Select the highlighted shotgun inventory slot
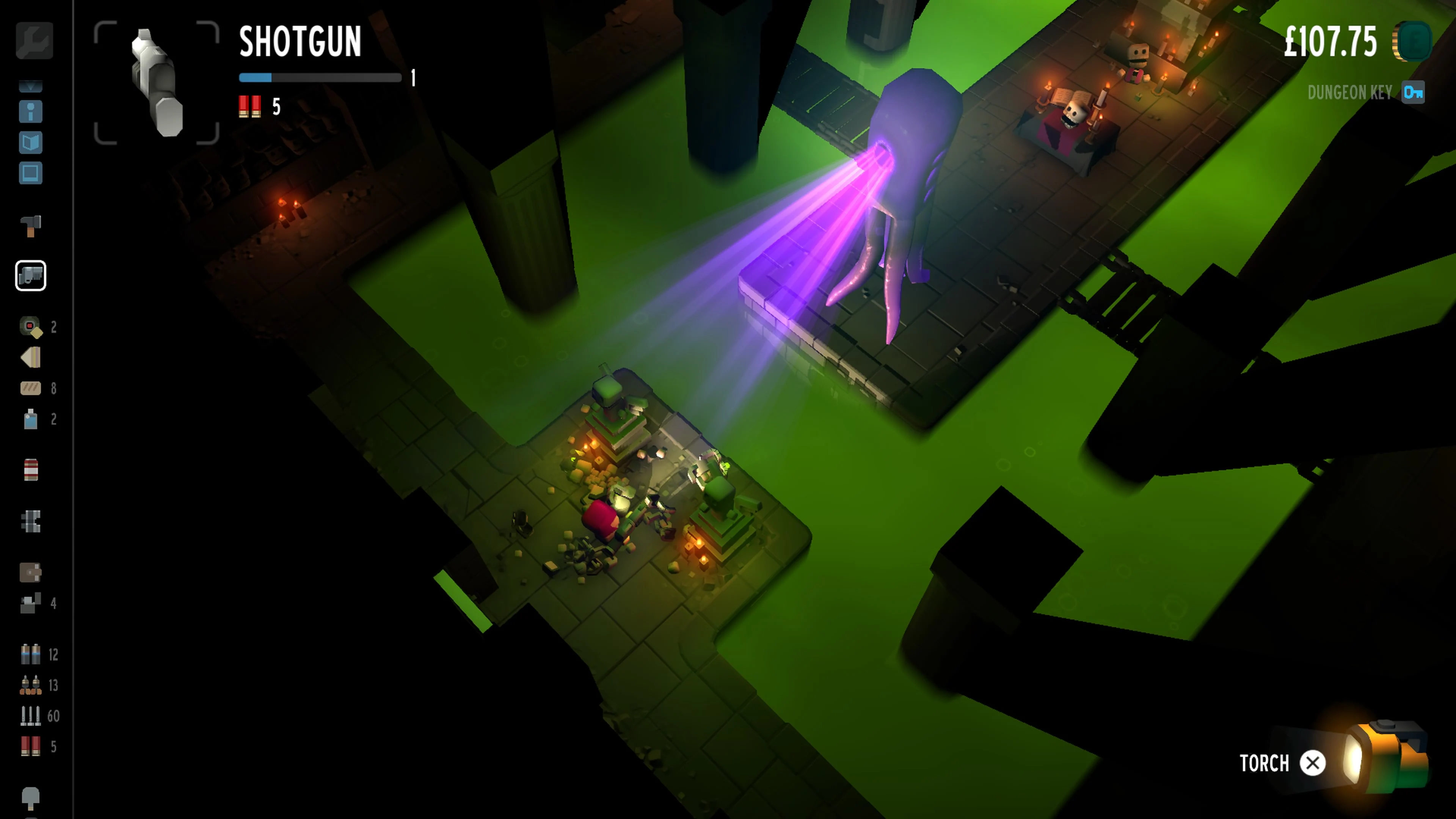 31,276
